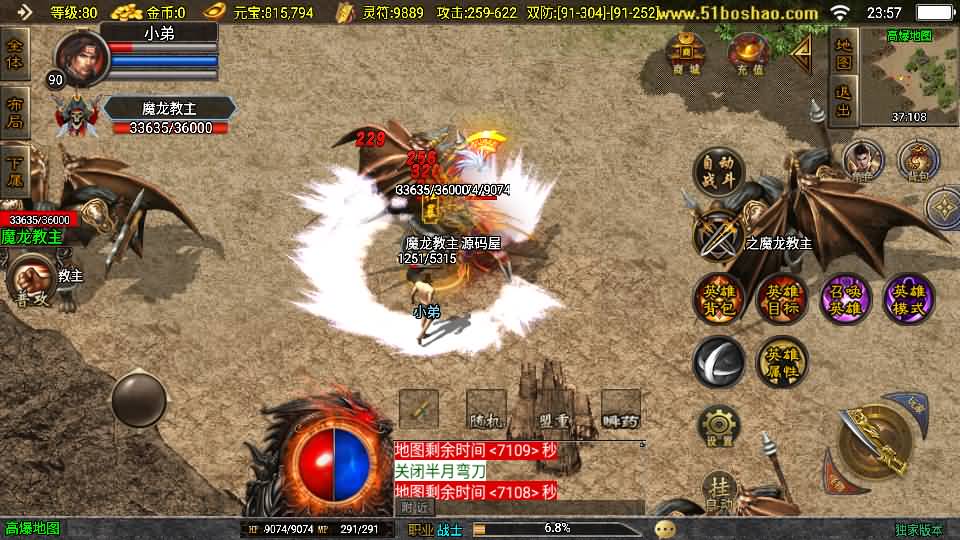
Task: Click the 退出 exit button
Action: (x=844, y=101)
